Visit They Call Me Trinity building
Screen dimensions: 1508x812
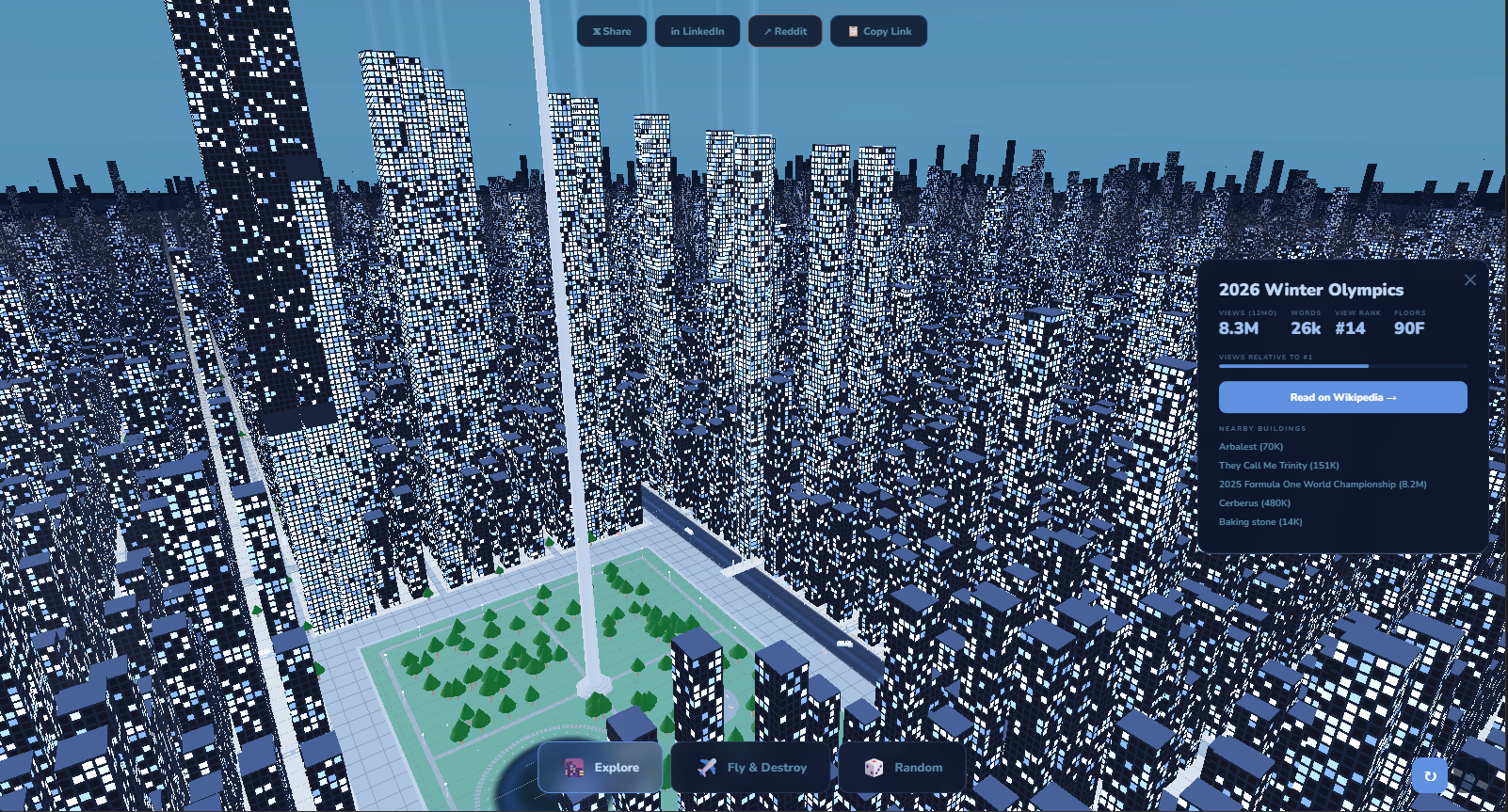[x=1278, y=465]
